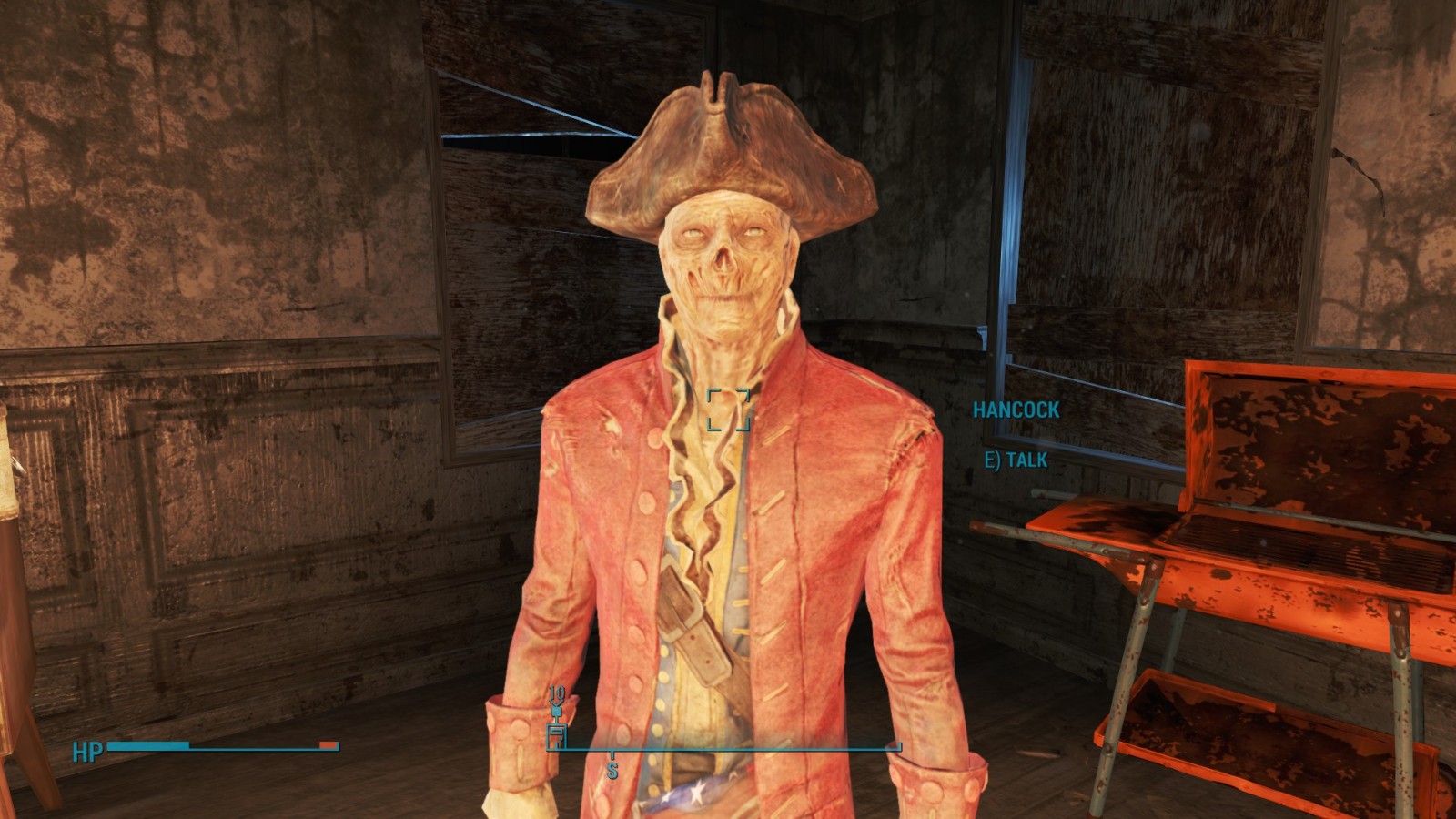Screen dimensions: 1456x819
Task: Click the right endpoint tick of the compass bar
Action: pos(899,746)
